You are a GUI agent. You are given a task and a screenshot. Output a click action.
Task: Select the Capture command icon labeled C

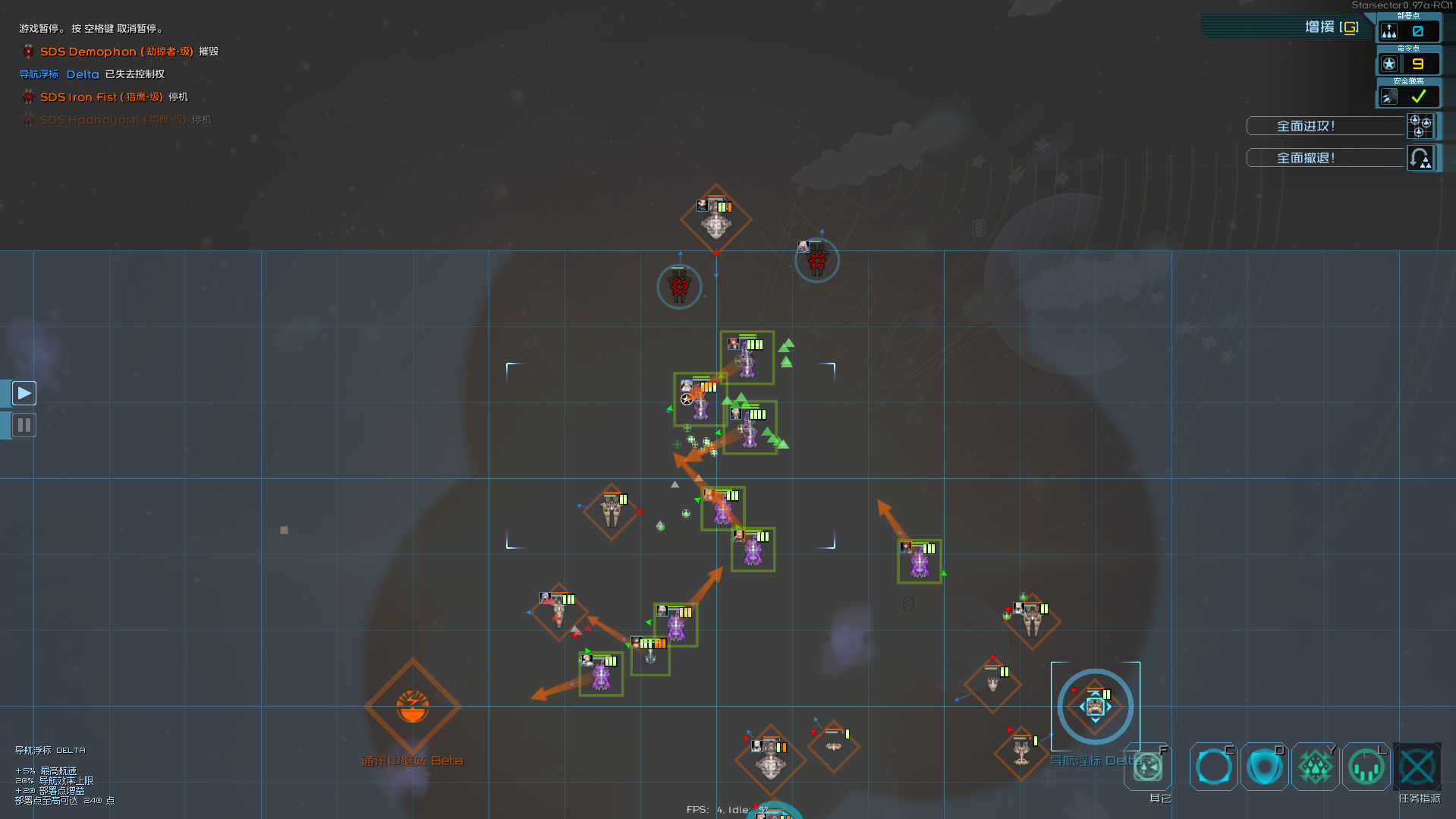[x=1212, y=767]
